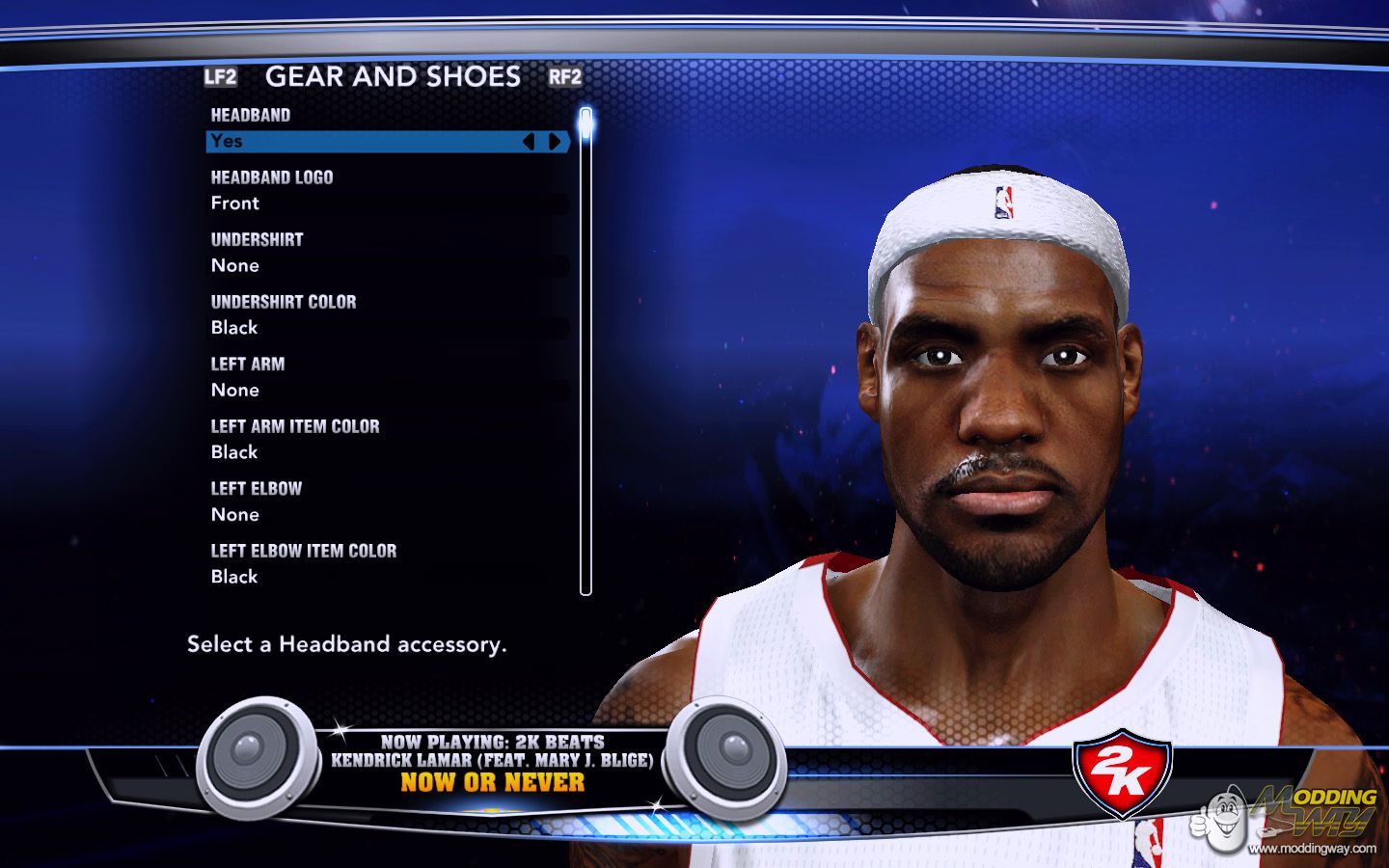Select Left Arm Item Color row
The width and height of the screenshot is (1389, 868).
(386, 452)
